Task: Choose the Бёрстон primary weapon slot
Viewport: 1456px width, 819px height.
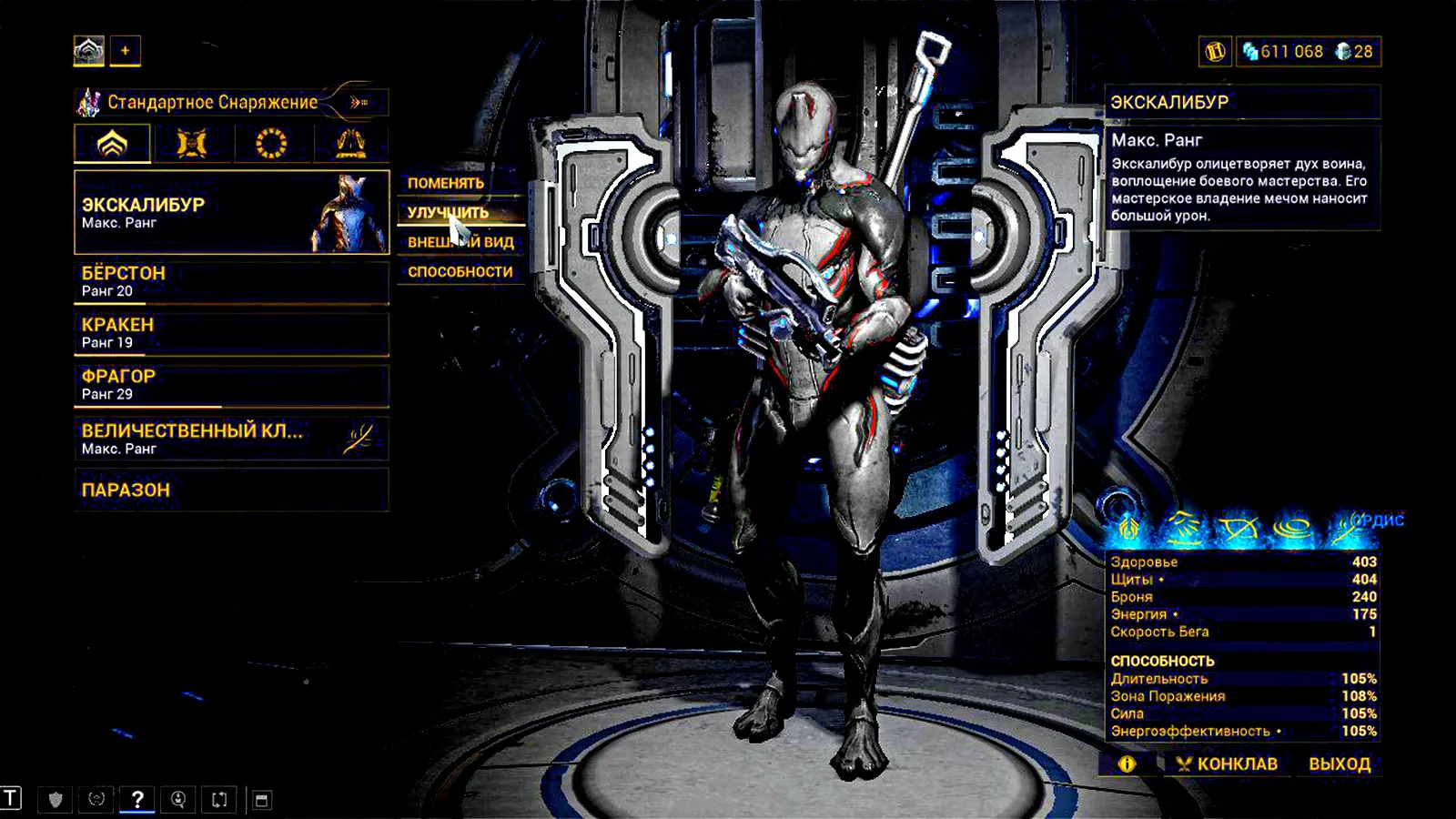Action: pos(231,281)
